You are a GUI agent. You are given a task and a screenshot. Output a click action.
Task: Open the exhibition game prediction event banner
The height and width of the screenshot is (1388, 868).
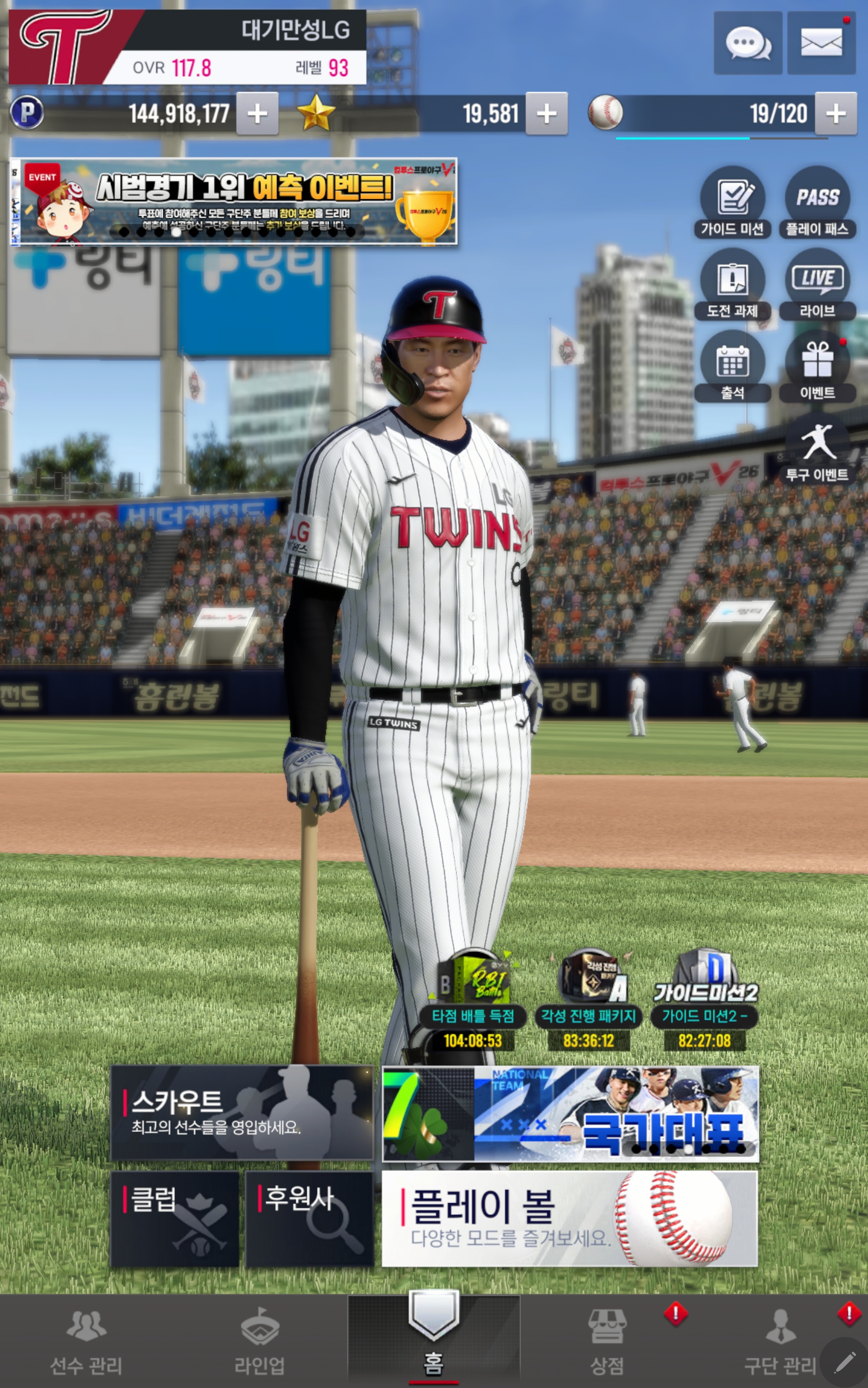point(234,201)
